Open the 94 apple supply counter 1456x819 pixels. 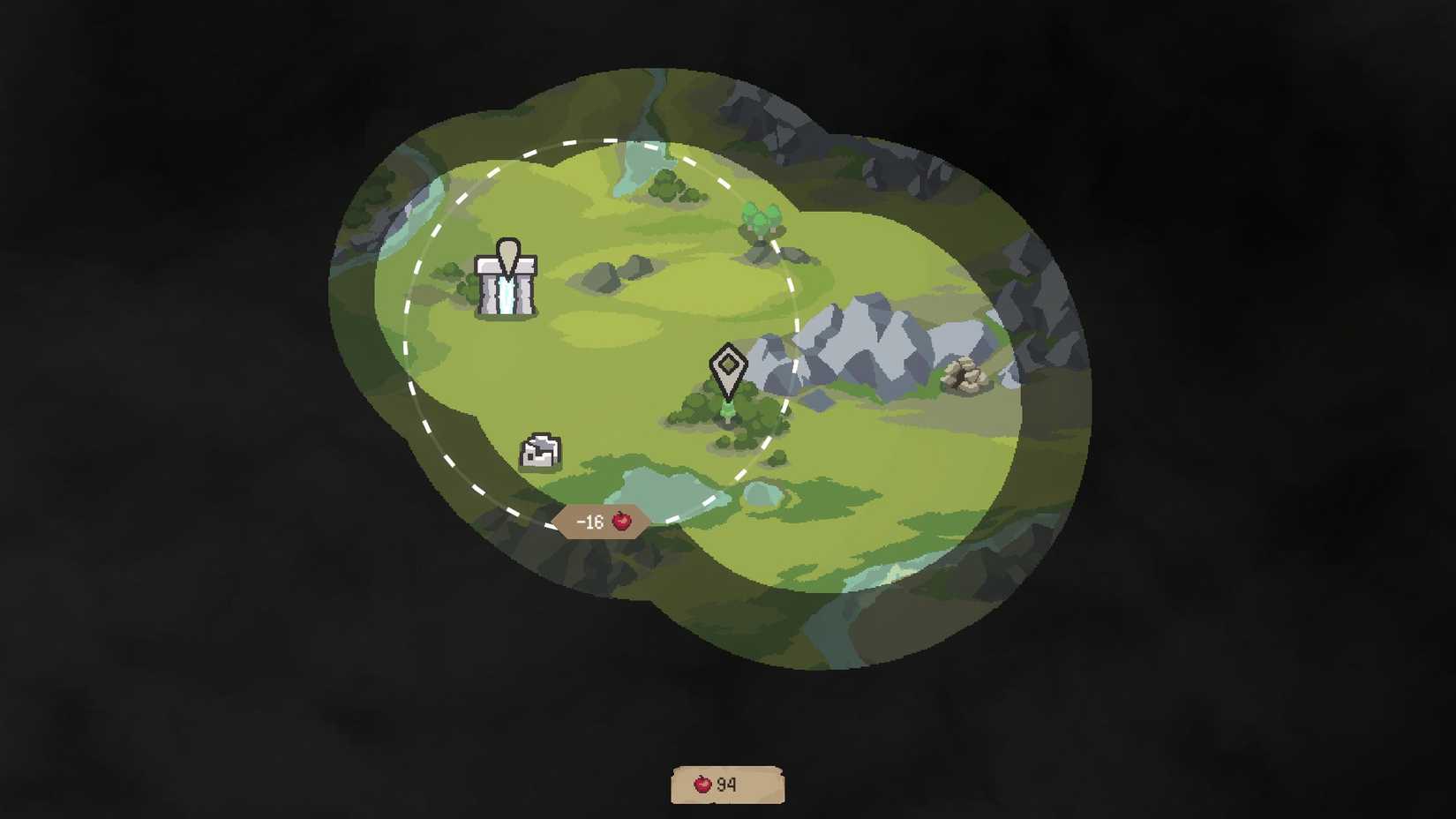point(725,782)
